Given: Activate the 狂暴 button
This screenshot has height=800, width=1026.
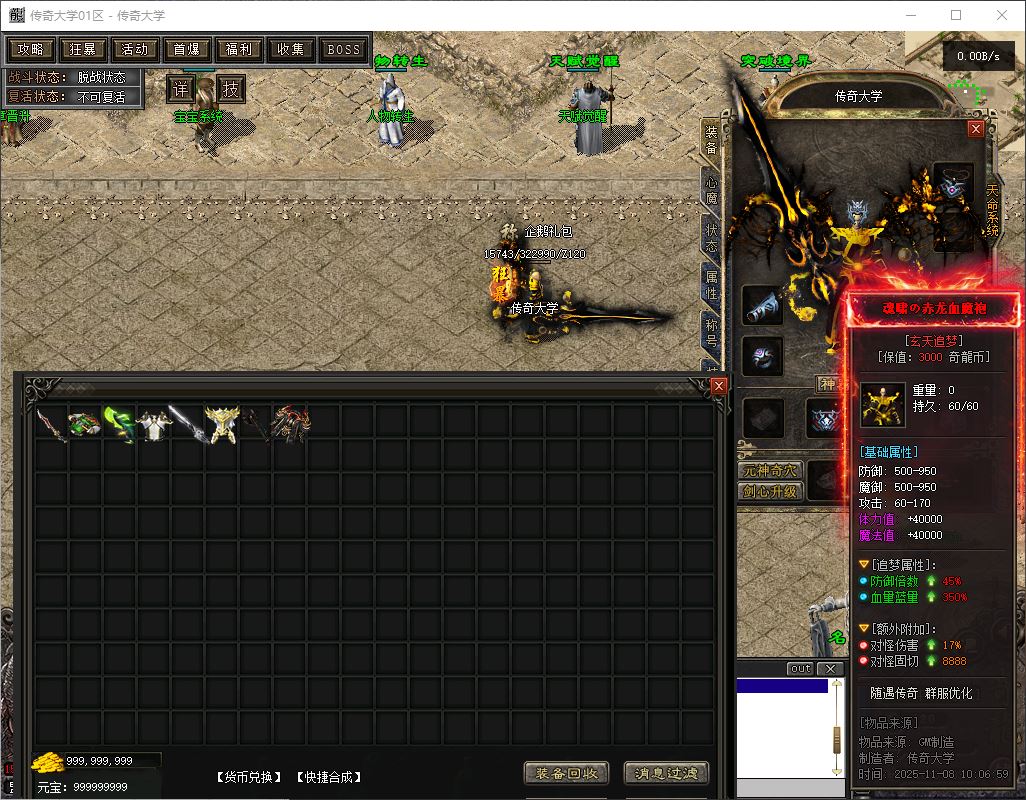Looking at the screenshot, I should [82, 49].
